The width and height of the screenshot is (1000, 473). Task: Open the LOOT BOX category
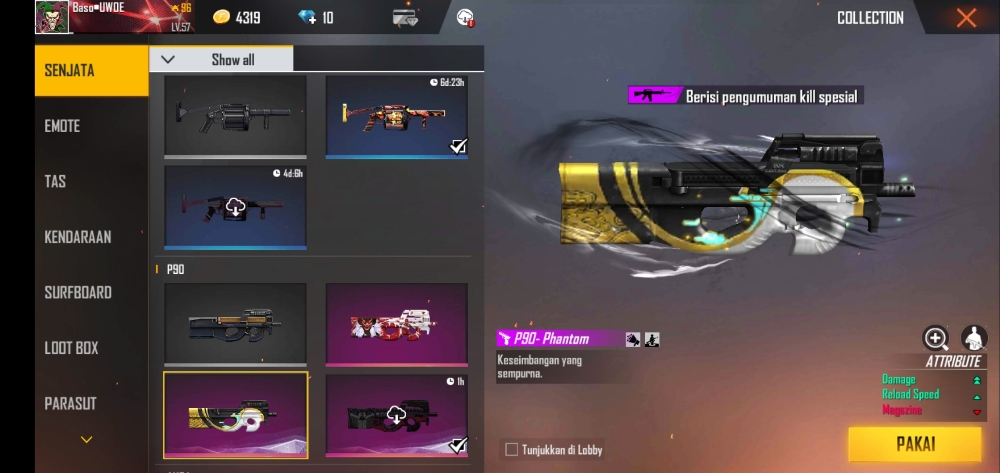[x=72, y=348]
